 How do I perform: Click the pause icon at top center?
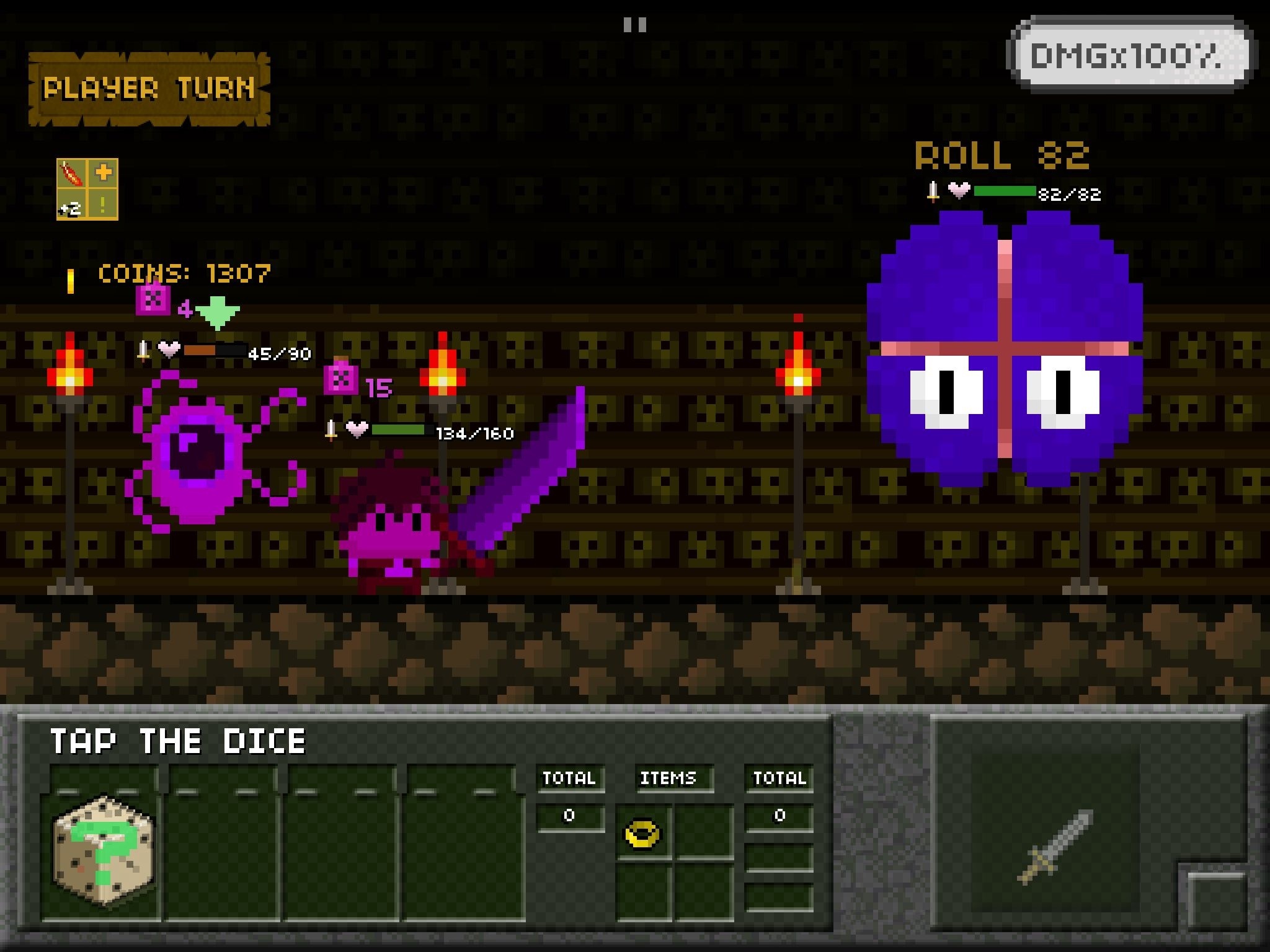636,24
